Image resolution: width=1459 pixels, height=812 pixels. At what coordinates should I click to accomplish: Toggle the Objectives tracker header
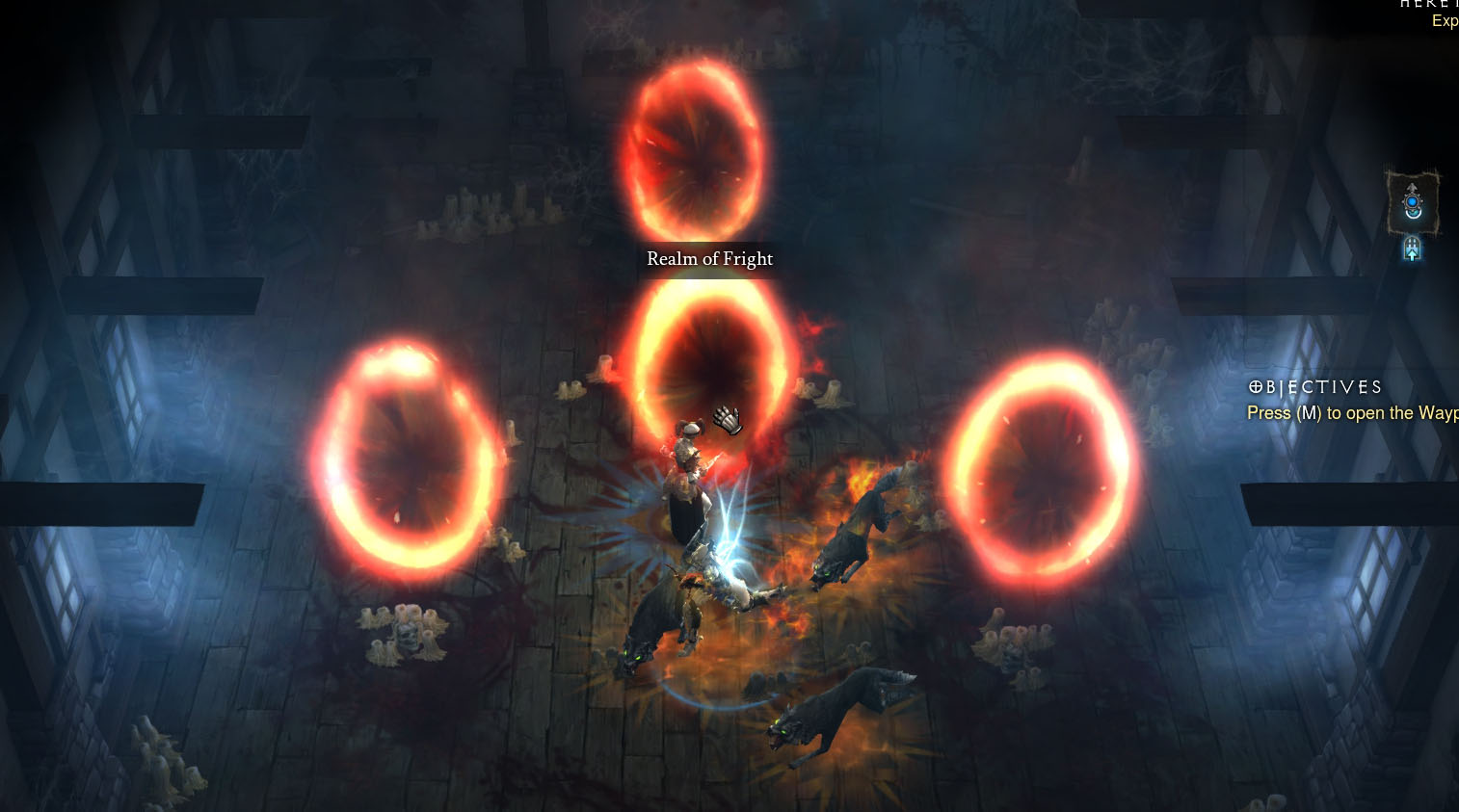tap(1315, 387)
